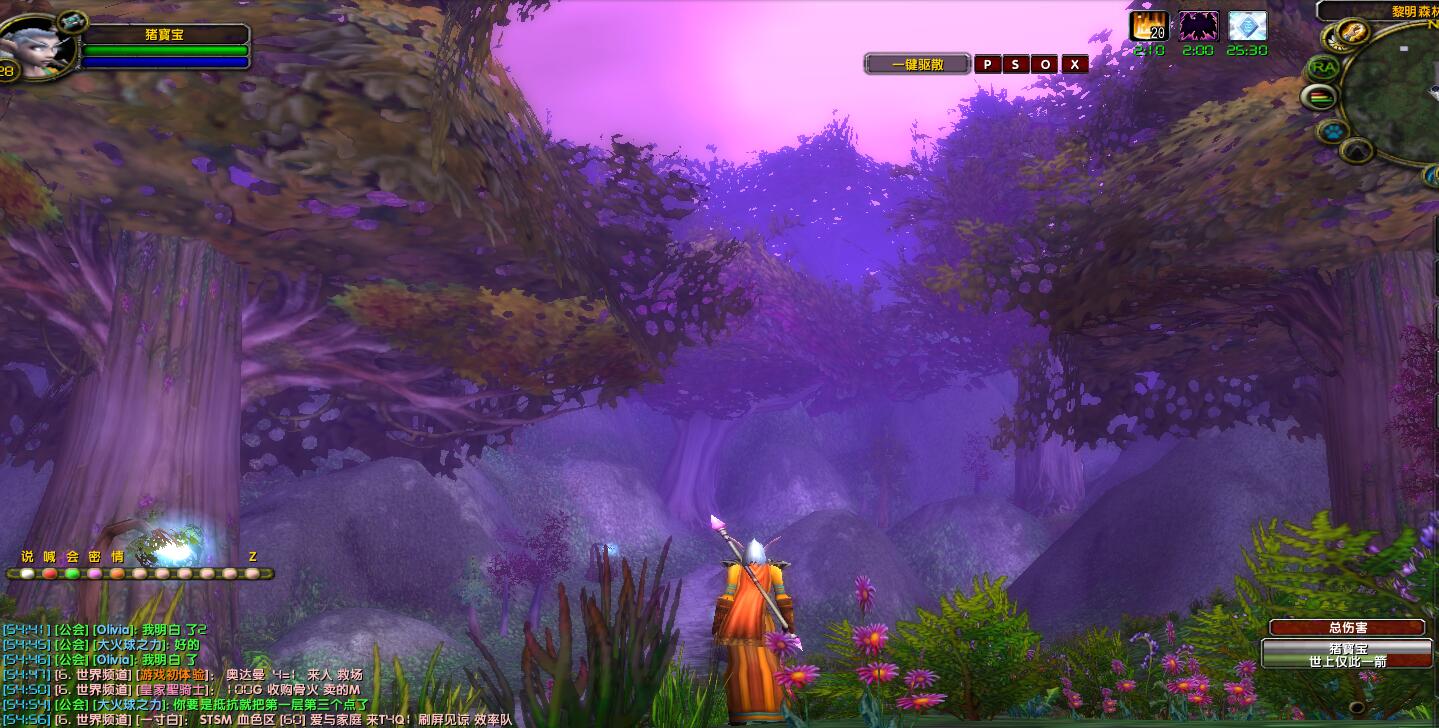Click the 总伤害 damage meter header
Viewport: 1439px width, 728px height.
[x=1346, y=627]
